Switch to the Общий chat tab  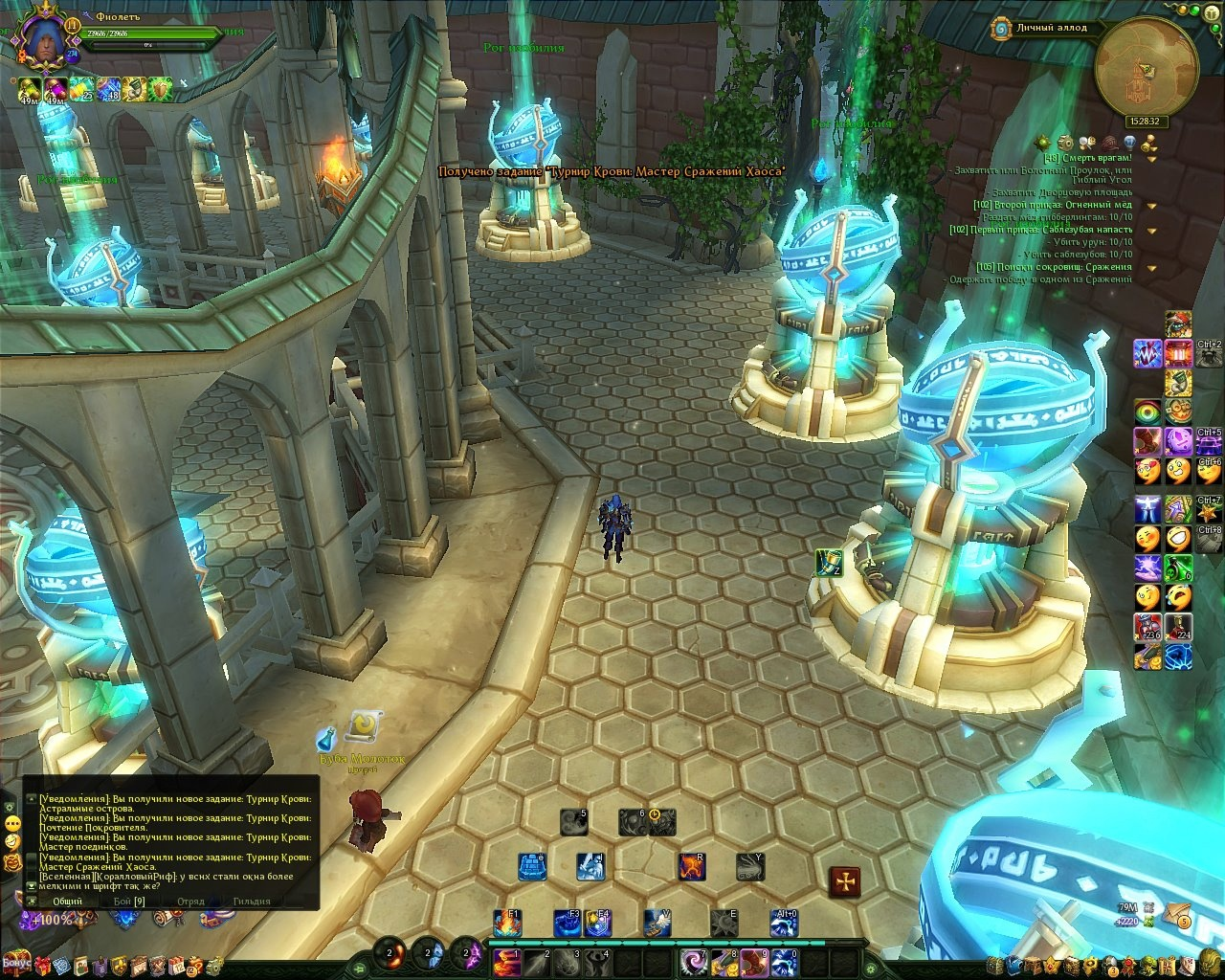point(67,901)
